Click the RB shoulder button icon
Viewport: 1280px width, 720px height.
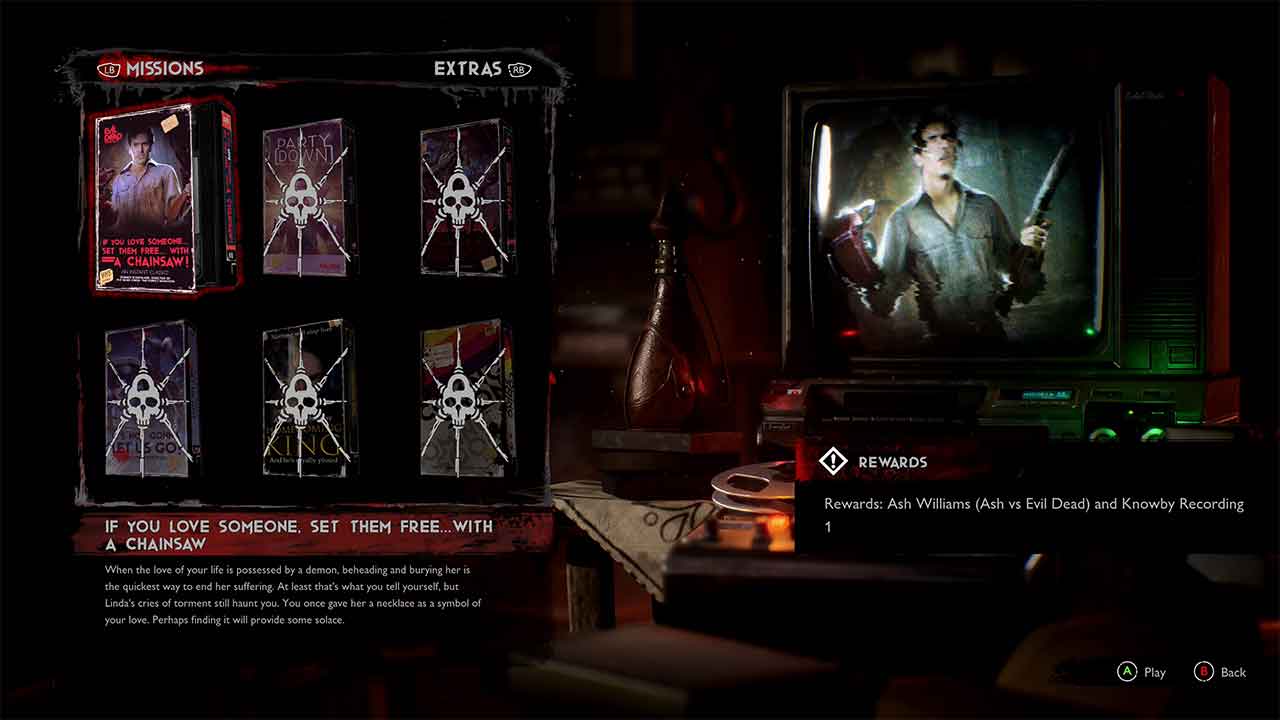point(518,70)
